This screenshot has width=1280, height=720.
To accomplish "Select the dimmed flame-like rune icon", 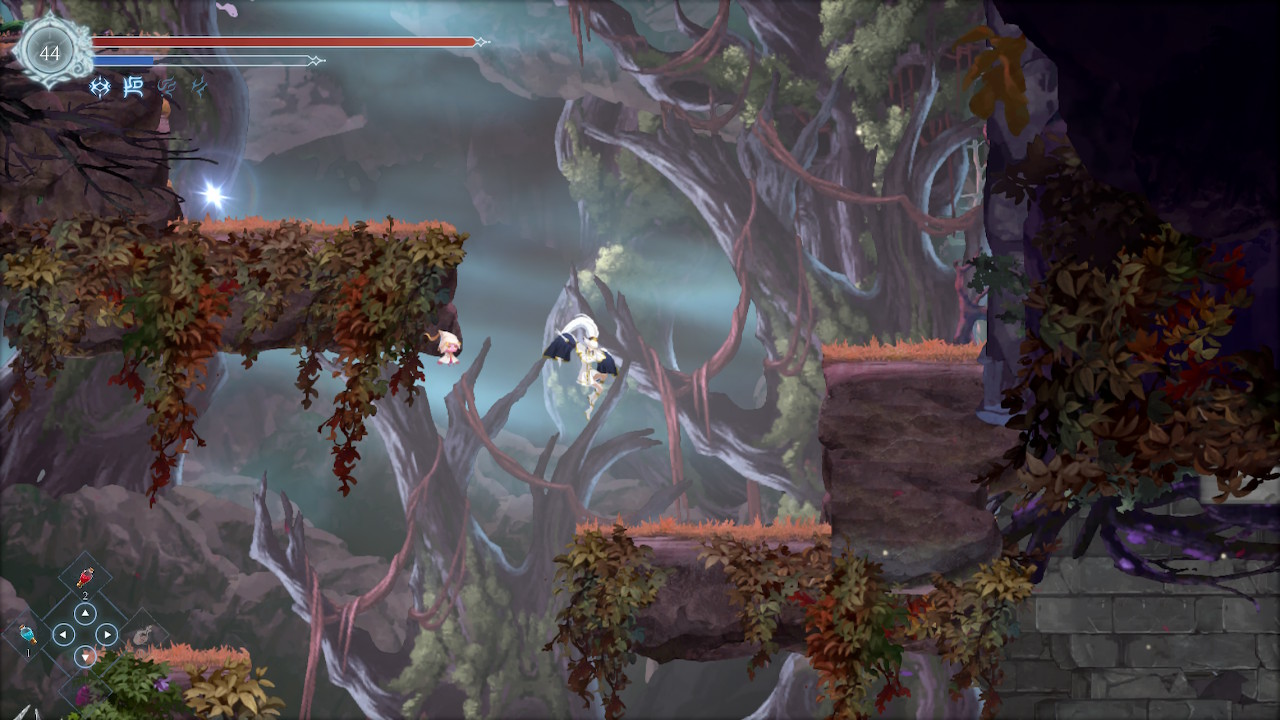I will coord(167,87).
